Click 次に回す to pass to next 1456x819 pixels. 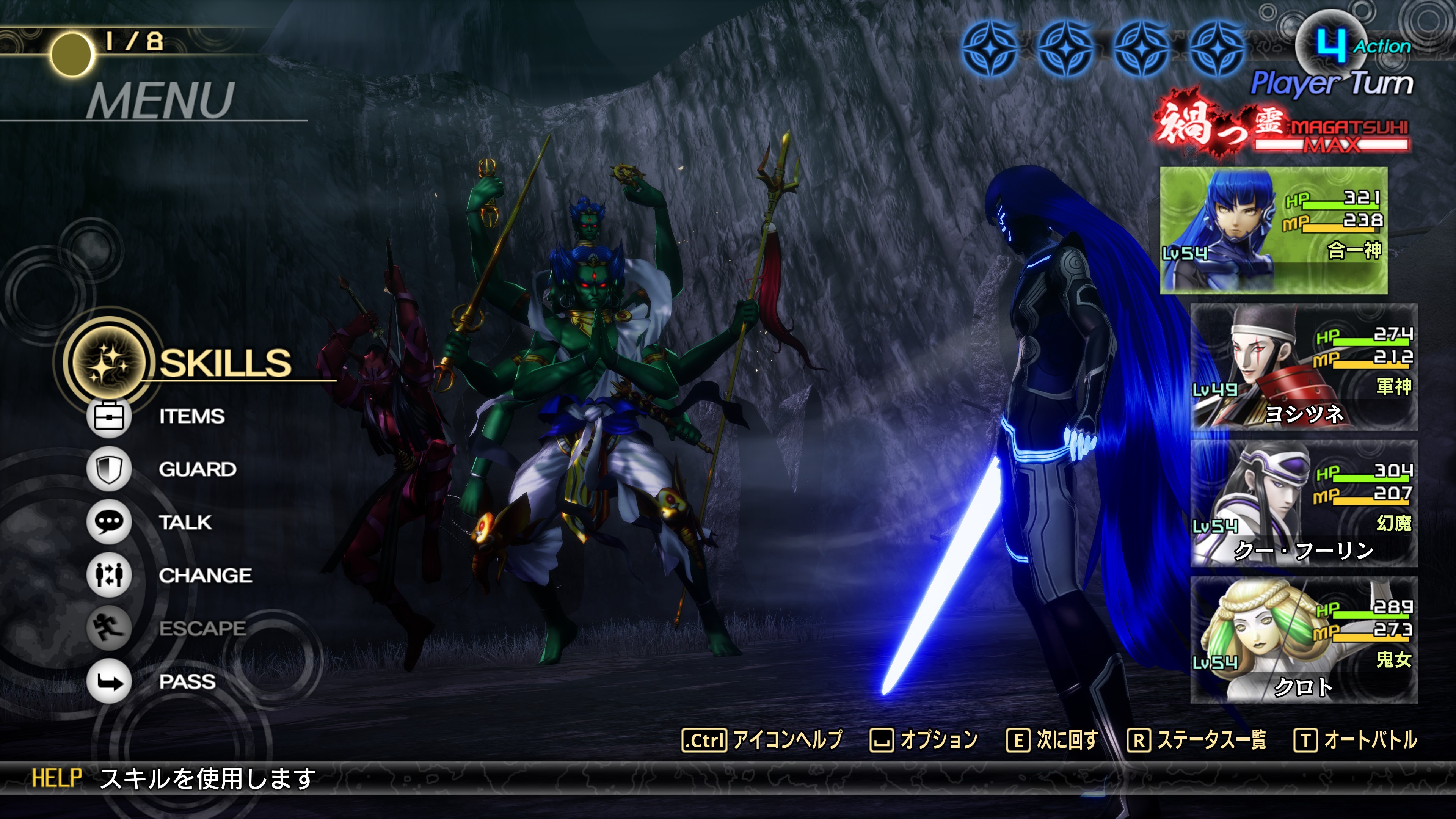tap(1053, 740)
